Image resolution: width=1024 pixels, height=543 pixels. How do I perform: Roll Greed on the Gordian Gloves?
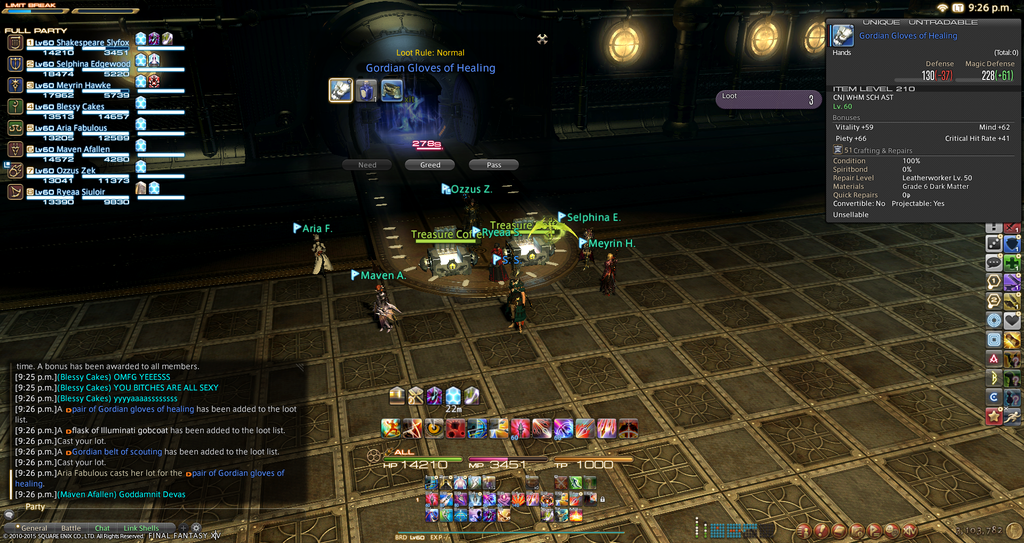[x=430, y=165]
